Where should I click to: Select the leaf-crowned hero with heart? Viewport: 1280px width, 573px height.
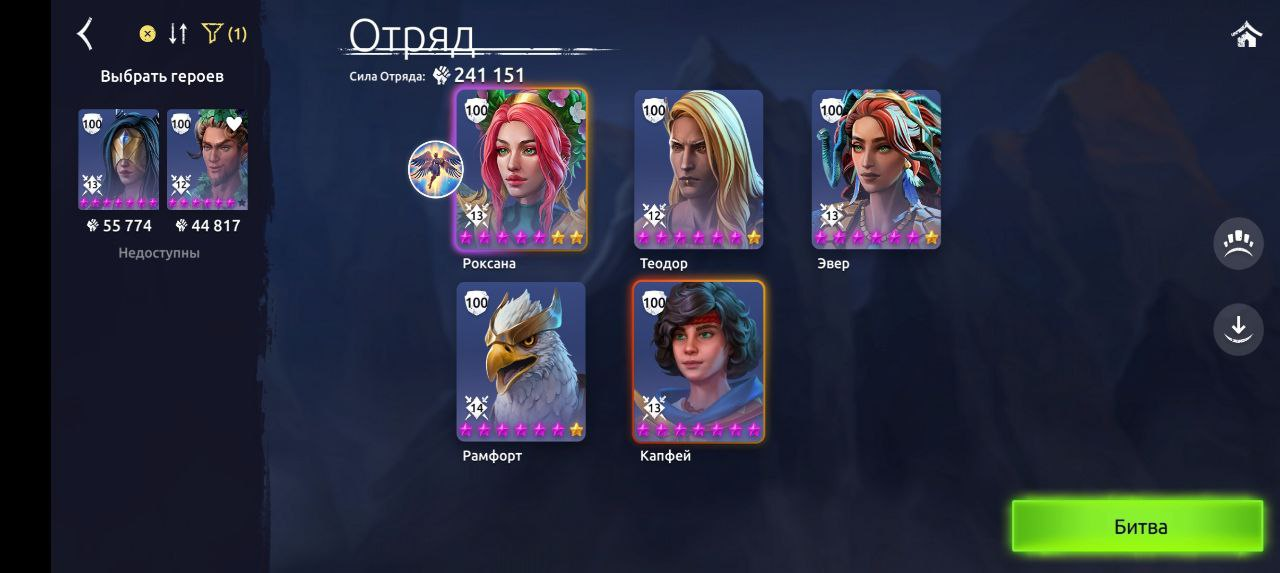pos(207,159)
